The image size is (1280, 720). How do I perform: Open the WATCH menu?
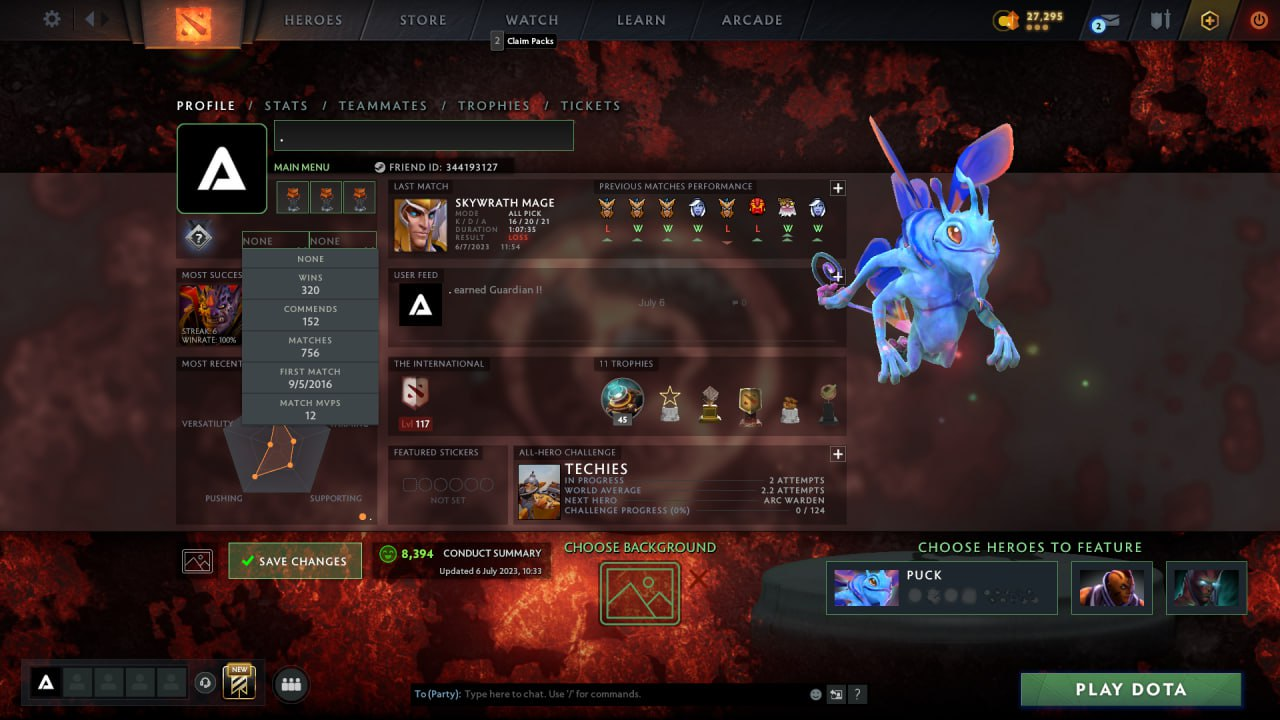pyautogui.click(x=531, y=19)
